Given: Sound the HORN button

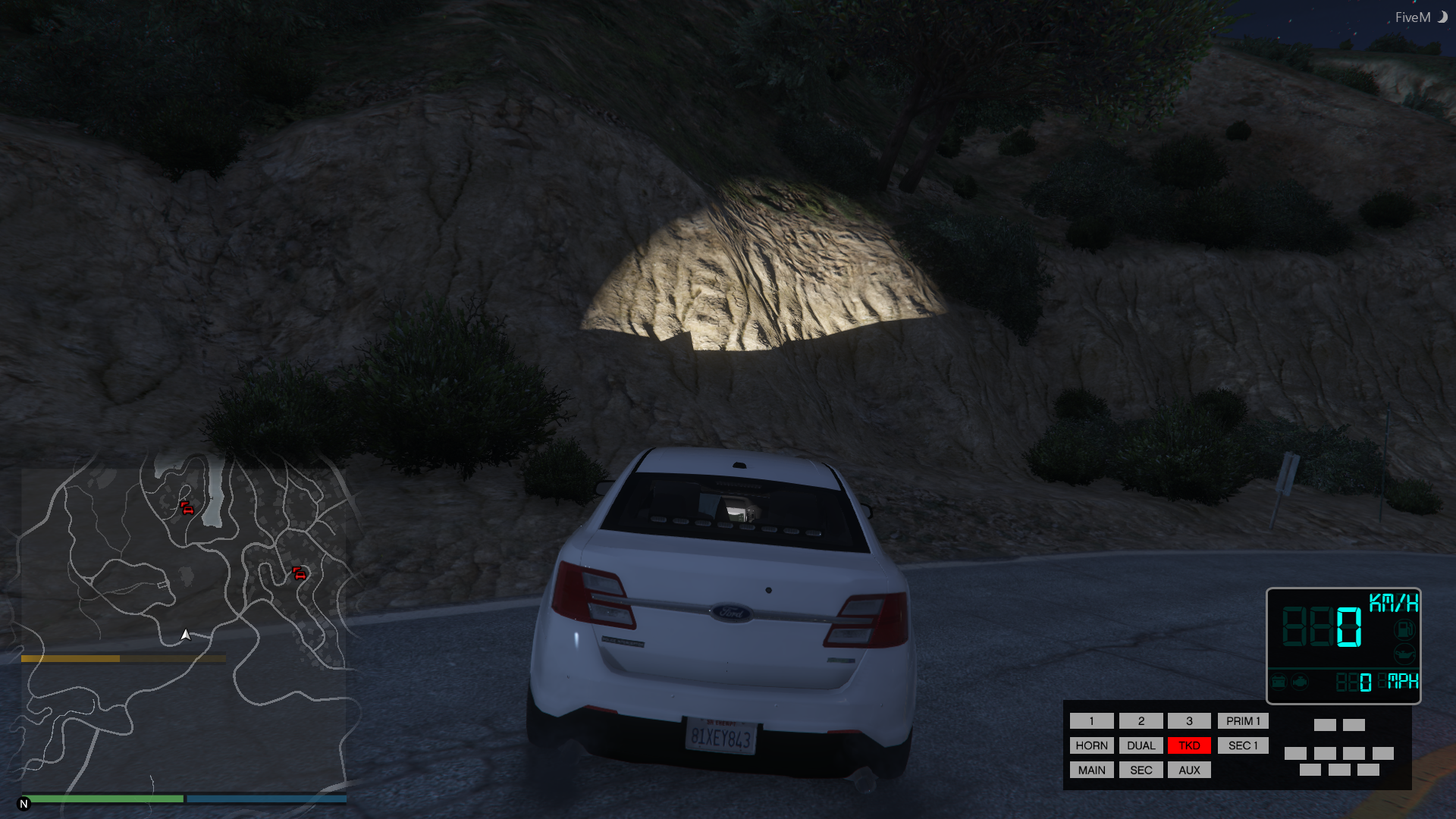Looking at the screenshot, I should (x=1091, y=745).
